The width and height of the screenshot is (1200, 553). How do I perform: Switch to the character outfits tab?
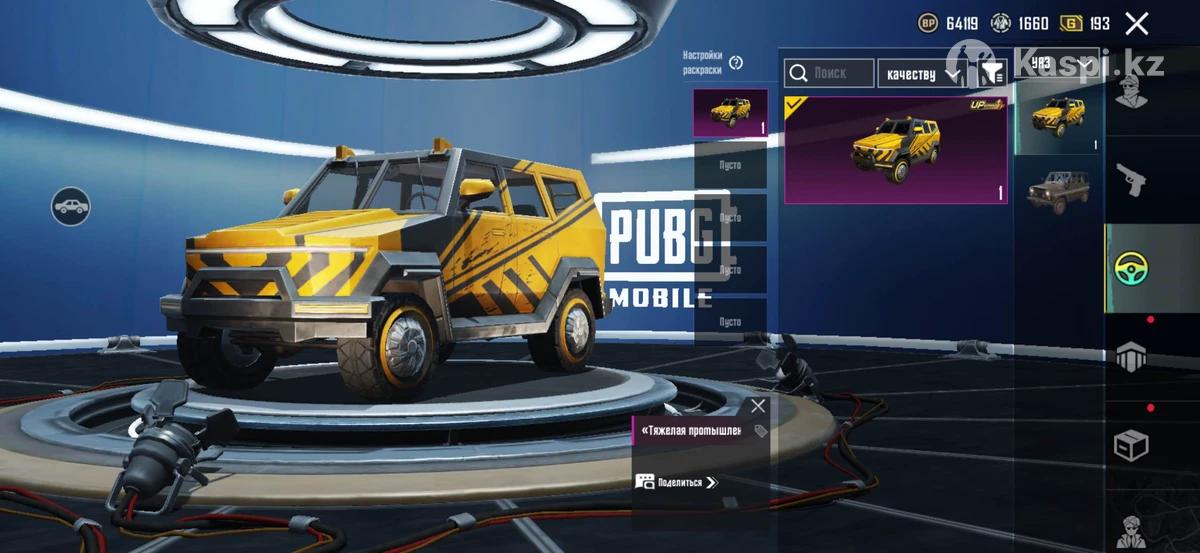(x=1131, y=93)
